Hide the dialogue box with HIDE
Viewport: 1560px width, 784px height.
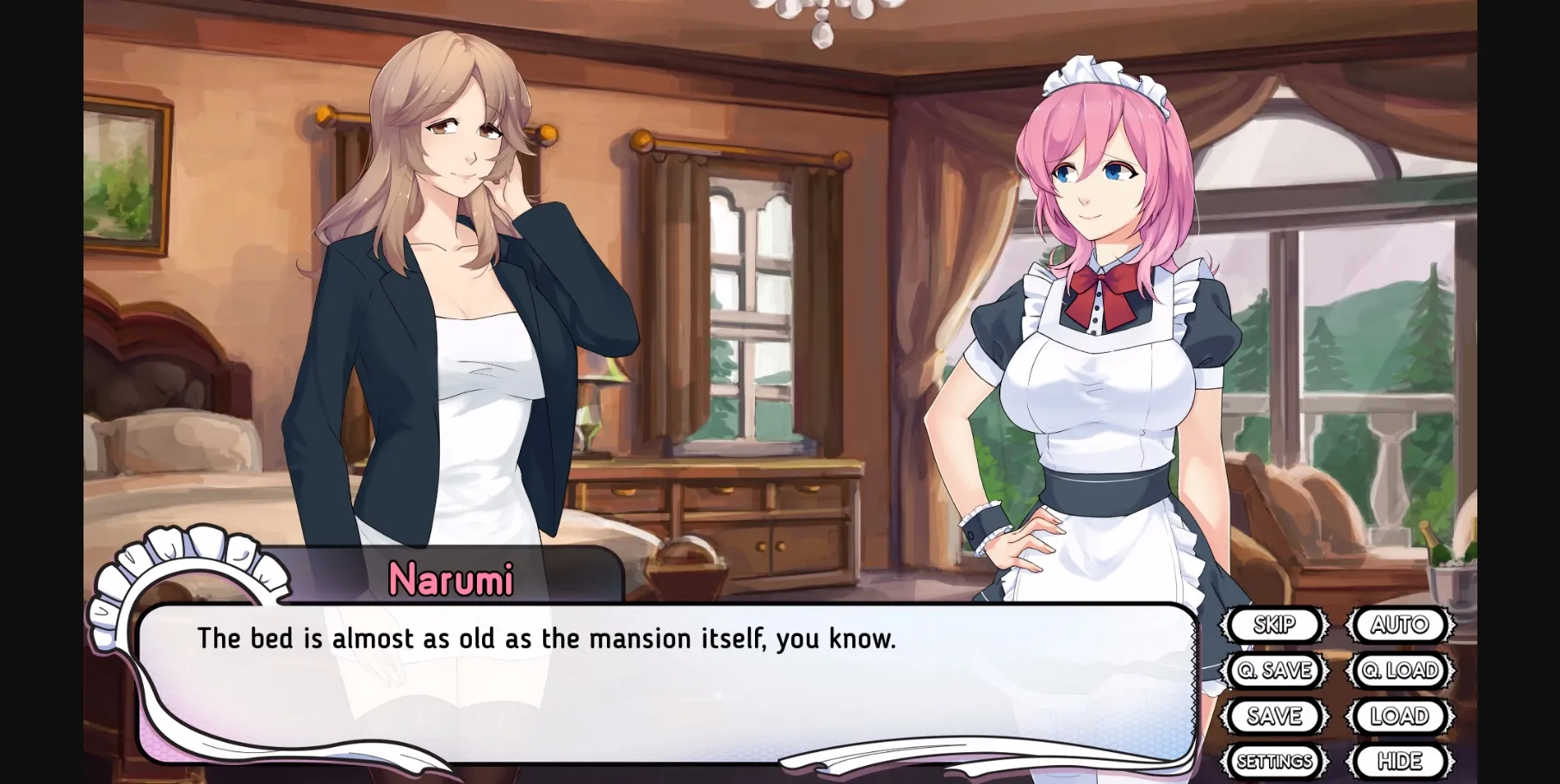tap(1401, 760)
